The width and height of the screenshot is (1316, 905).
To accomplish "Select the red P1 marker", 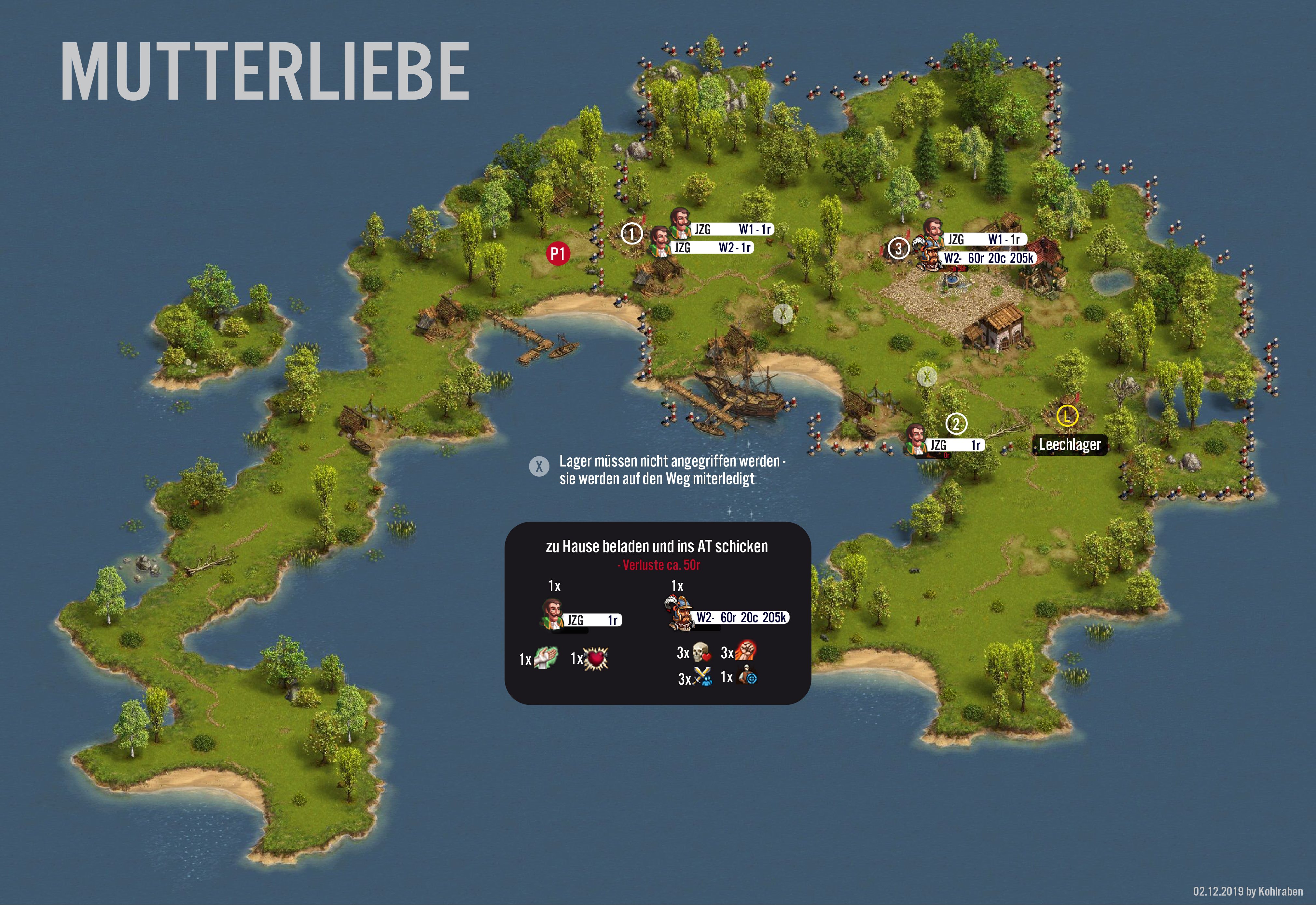I will [557, 253].
